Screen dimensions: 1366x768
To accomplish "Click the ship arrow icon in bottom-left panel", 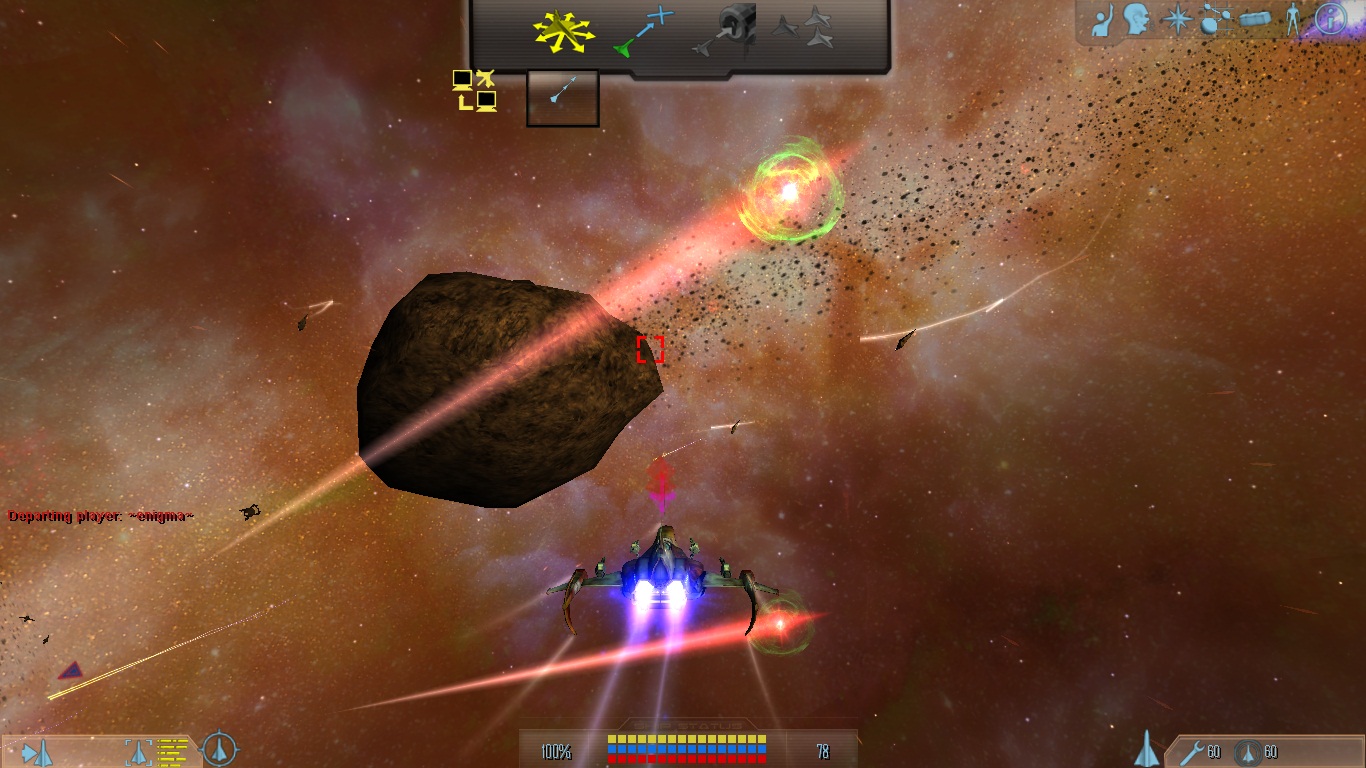I will (38, 751).
